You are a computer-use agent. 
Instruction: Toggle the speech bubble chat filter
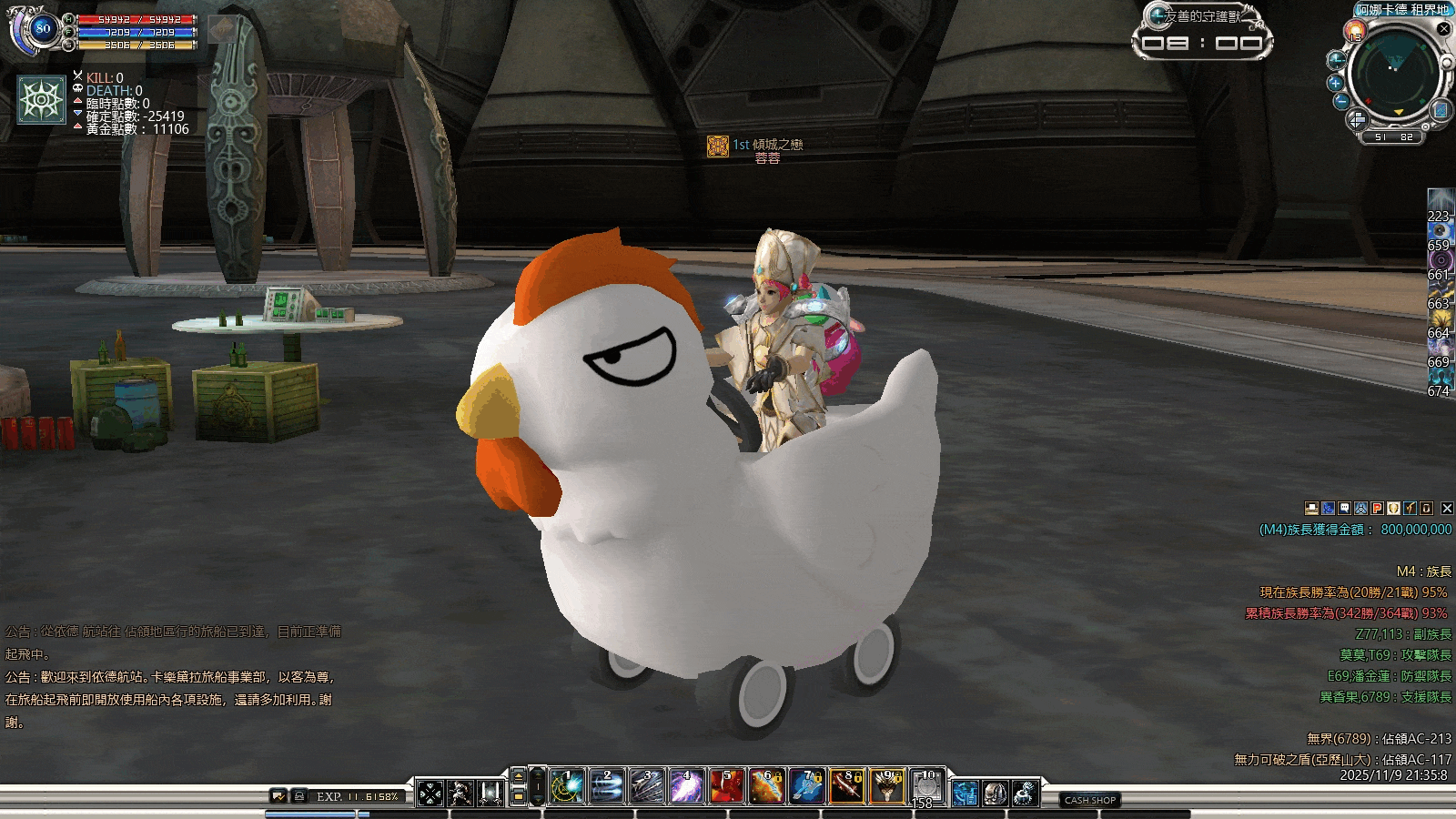coord(1344,509)
